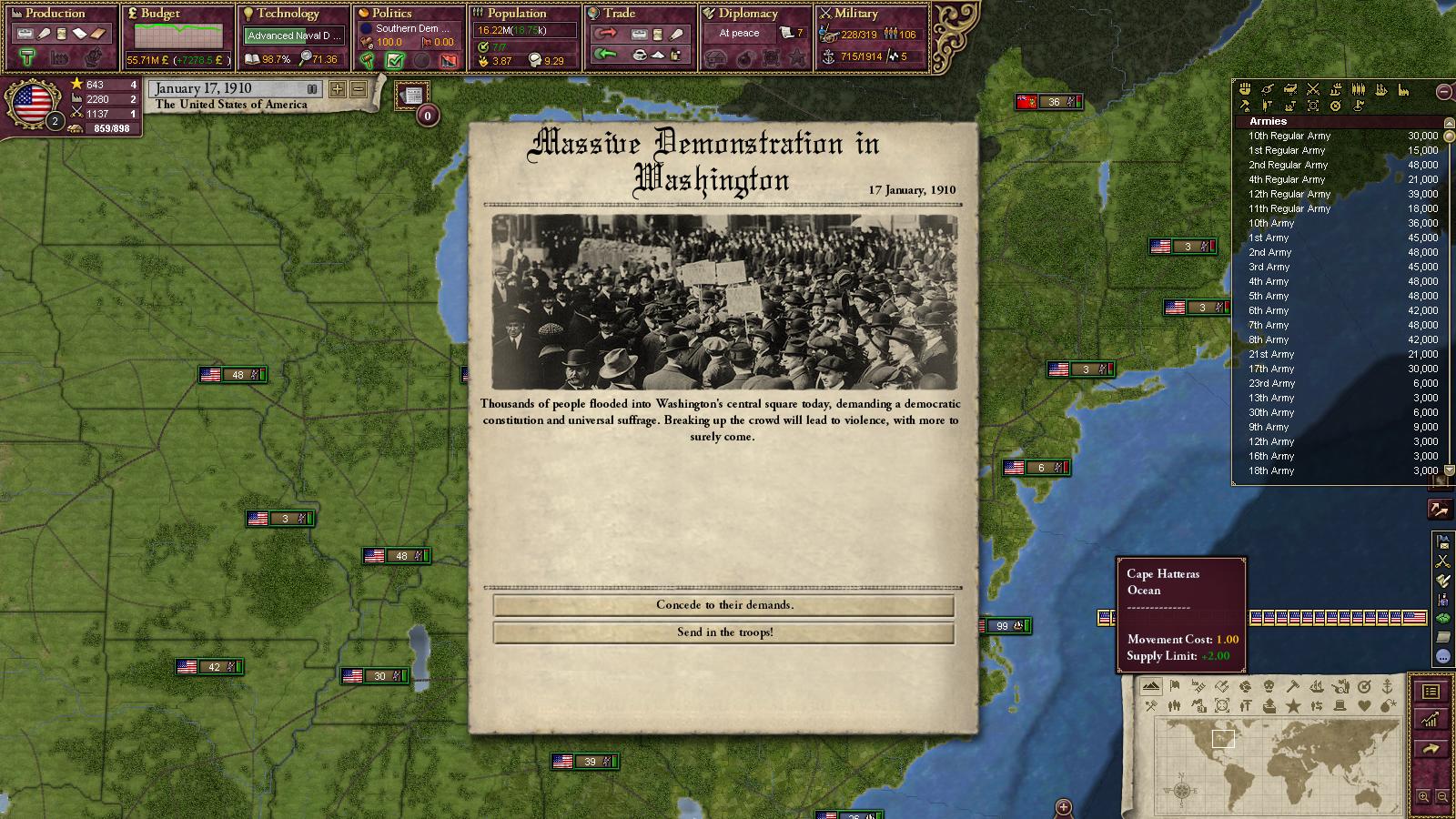The height and width of the screenshot is (819, 1456).
Task: Decrease game speed with minus button
Action: pos(358,89)
